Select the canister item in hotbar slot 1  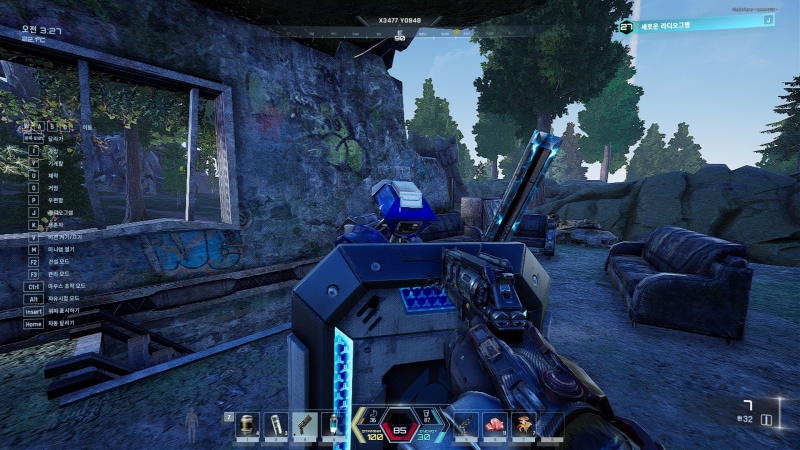tap(247, 425)
